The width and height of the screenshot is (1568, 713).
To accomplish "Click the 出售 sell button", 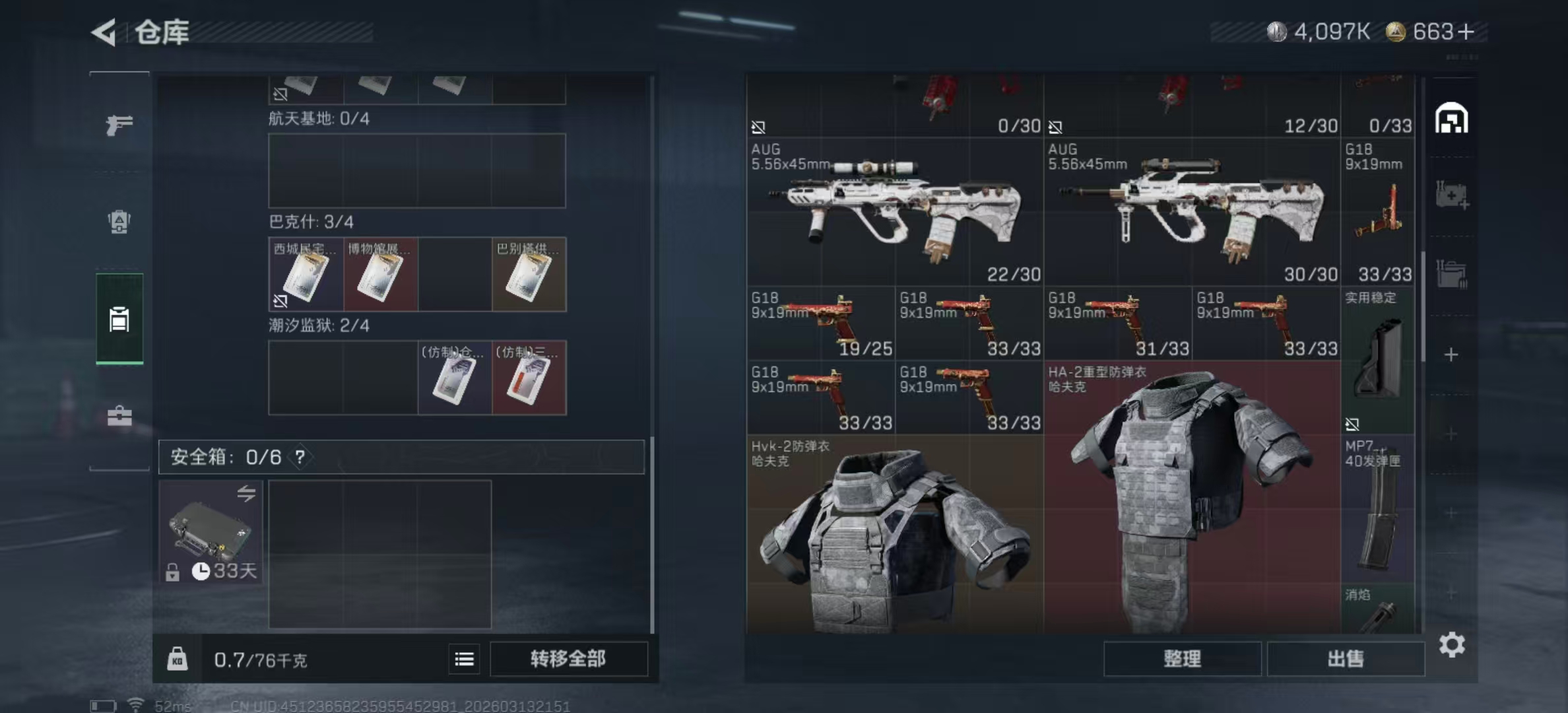I will click(x=1345, y=659).
